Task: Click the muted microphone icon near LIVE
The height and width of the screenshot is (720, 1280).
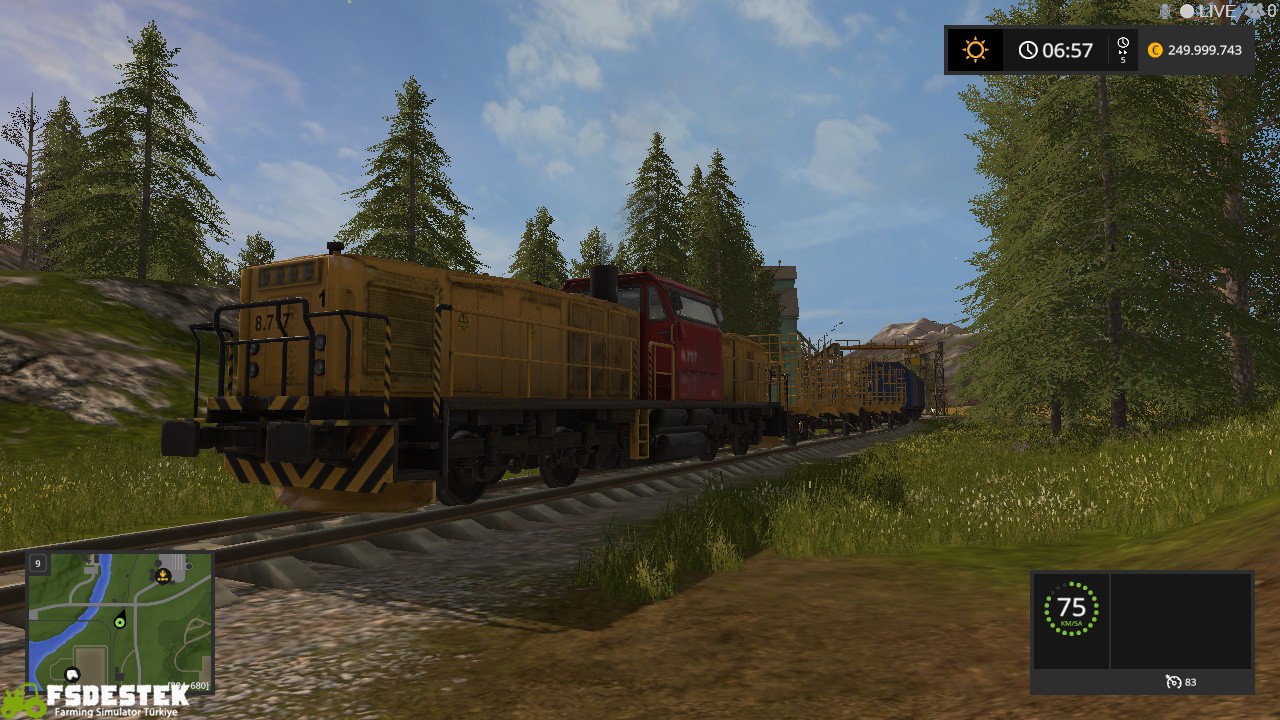Action: tap(1164, 11)
